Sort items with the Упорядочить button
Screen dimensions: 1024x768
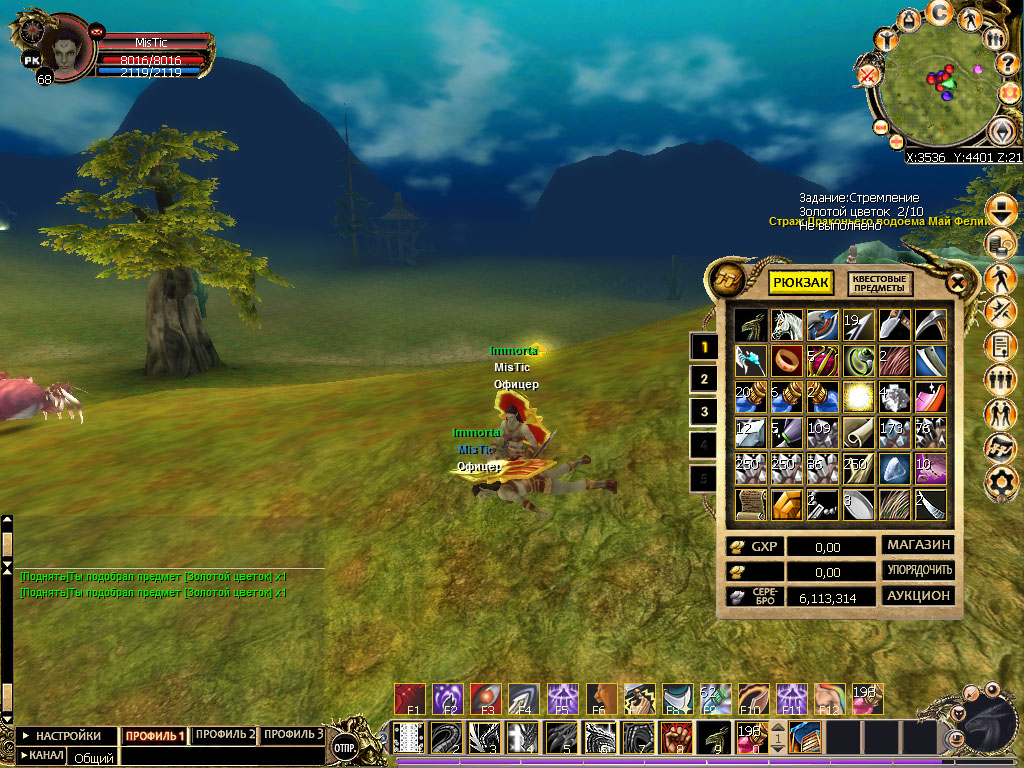click(917, 570)
